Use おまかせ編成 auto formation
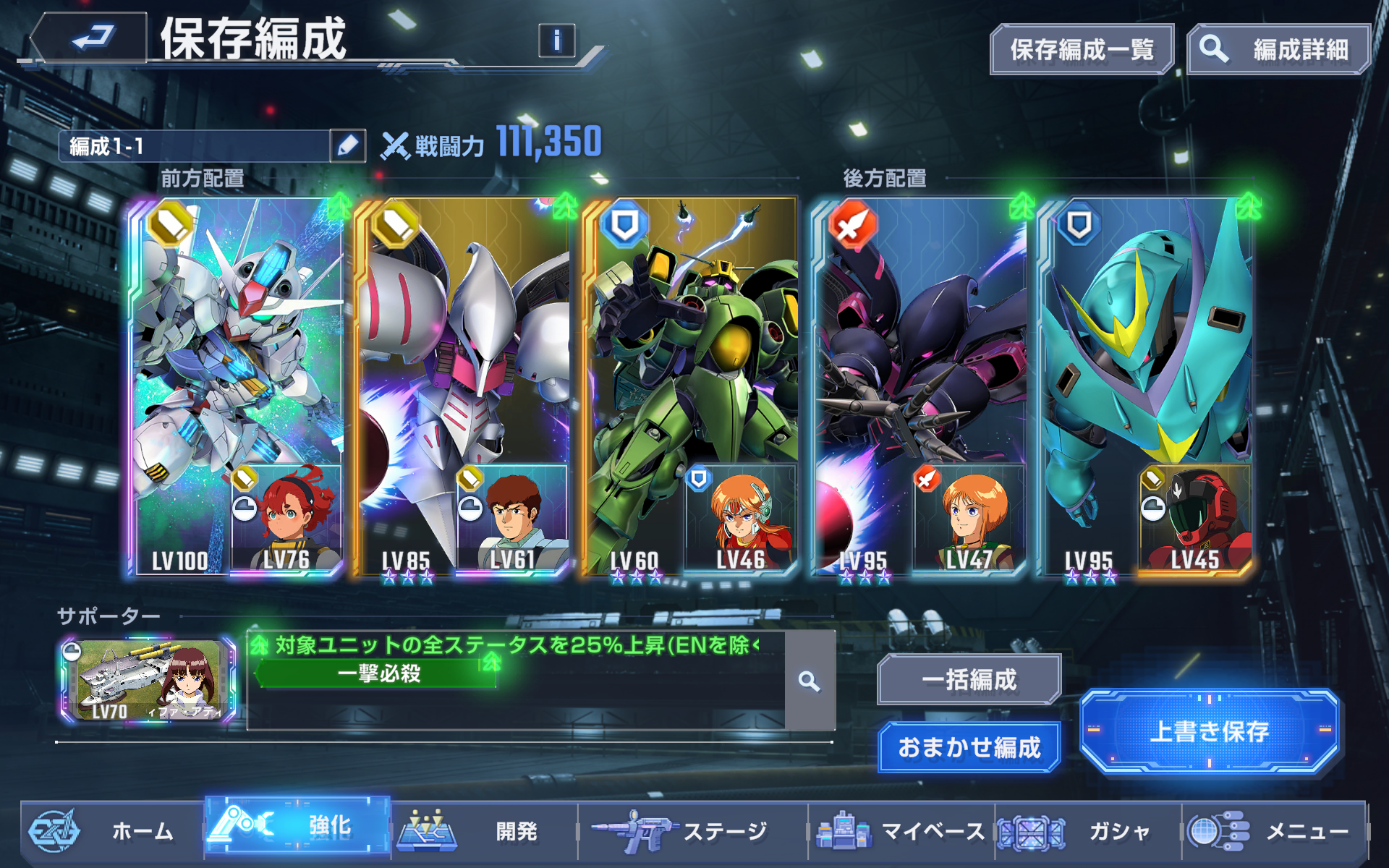 (x=969, y=747)
